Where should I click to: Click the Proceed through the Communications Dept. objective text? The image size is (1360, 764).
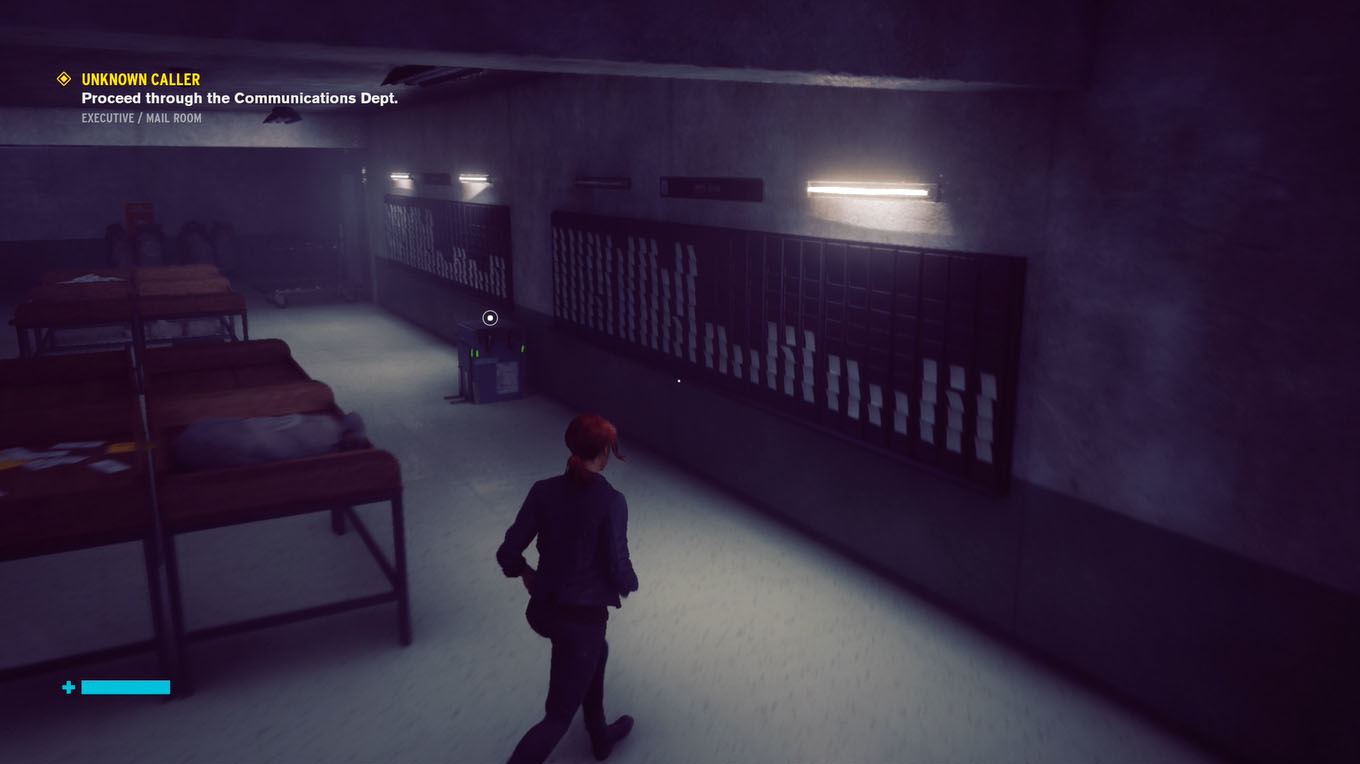click(x=239, y=98)
